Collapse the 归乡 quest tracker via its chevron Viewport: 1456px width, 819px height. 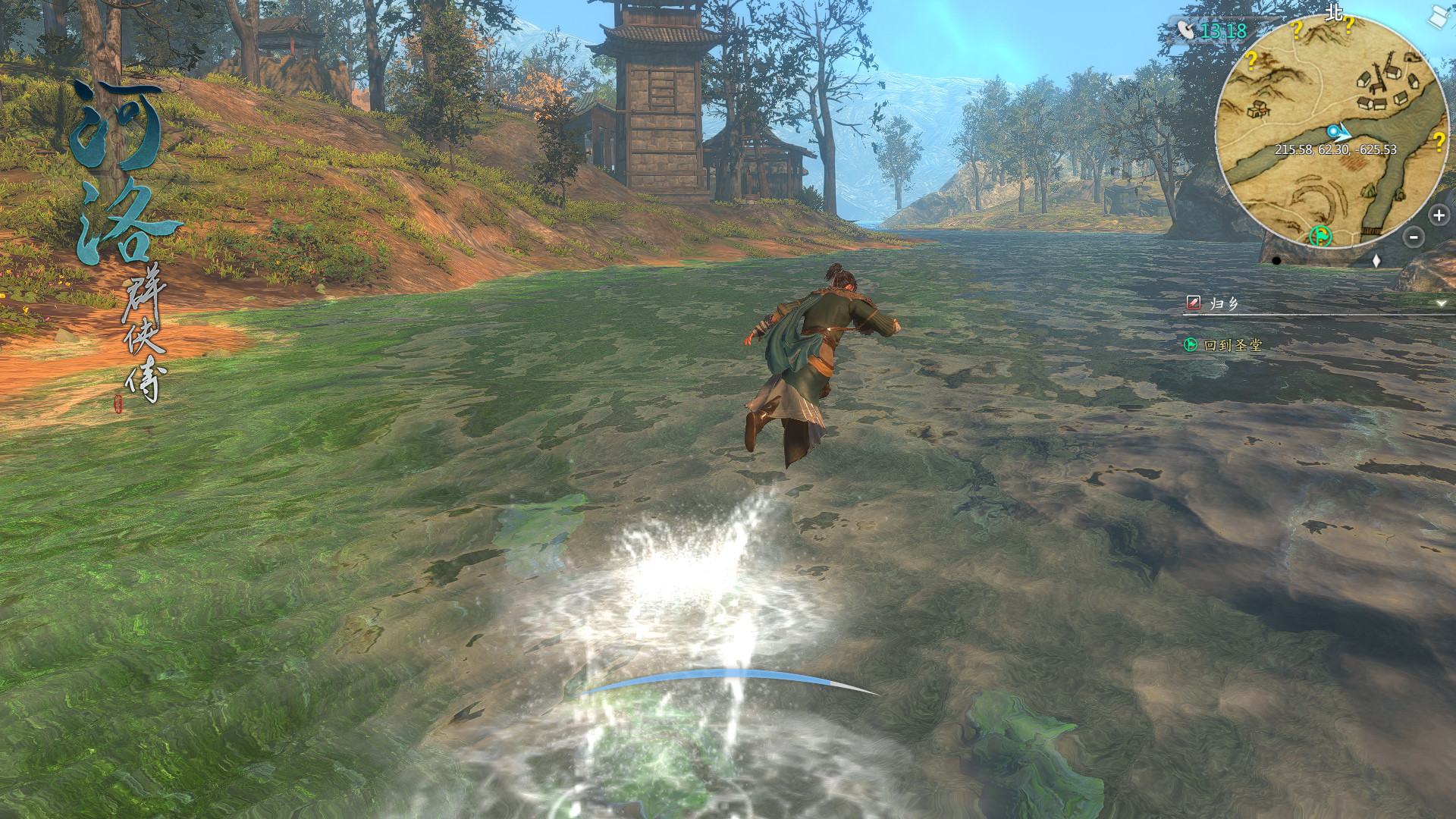point(1439,303)
